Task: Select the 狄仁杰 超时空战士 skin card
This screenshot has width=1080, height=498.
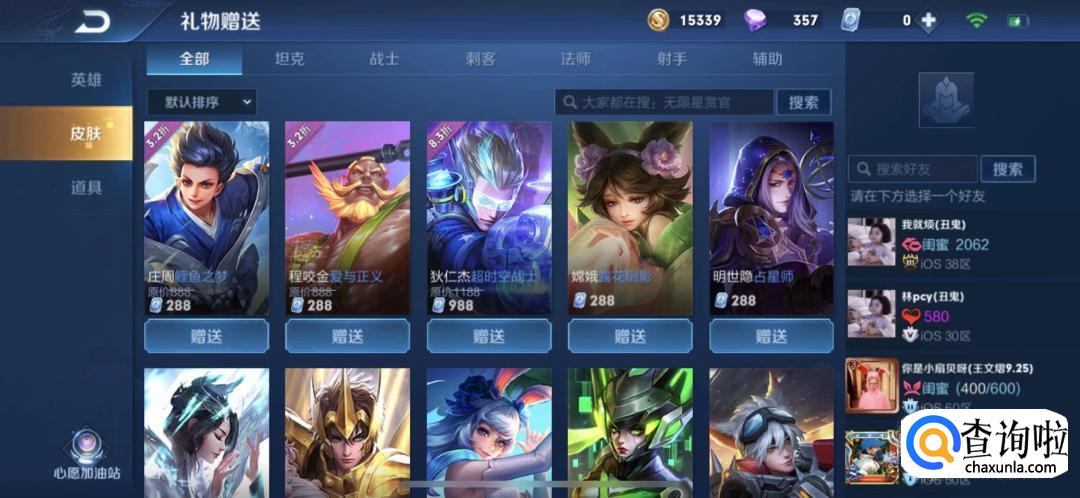Action: [x=489, y=215]
